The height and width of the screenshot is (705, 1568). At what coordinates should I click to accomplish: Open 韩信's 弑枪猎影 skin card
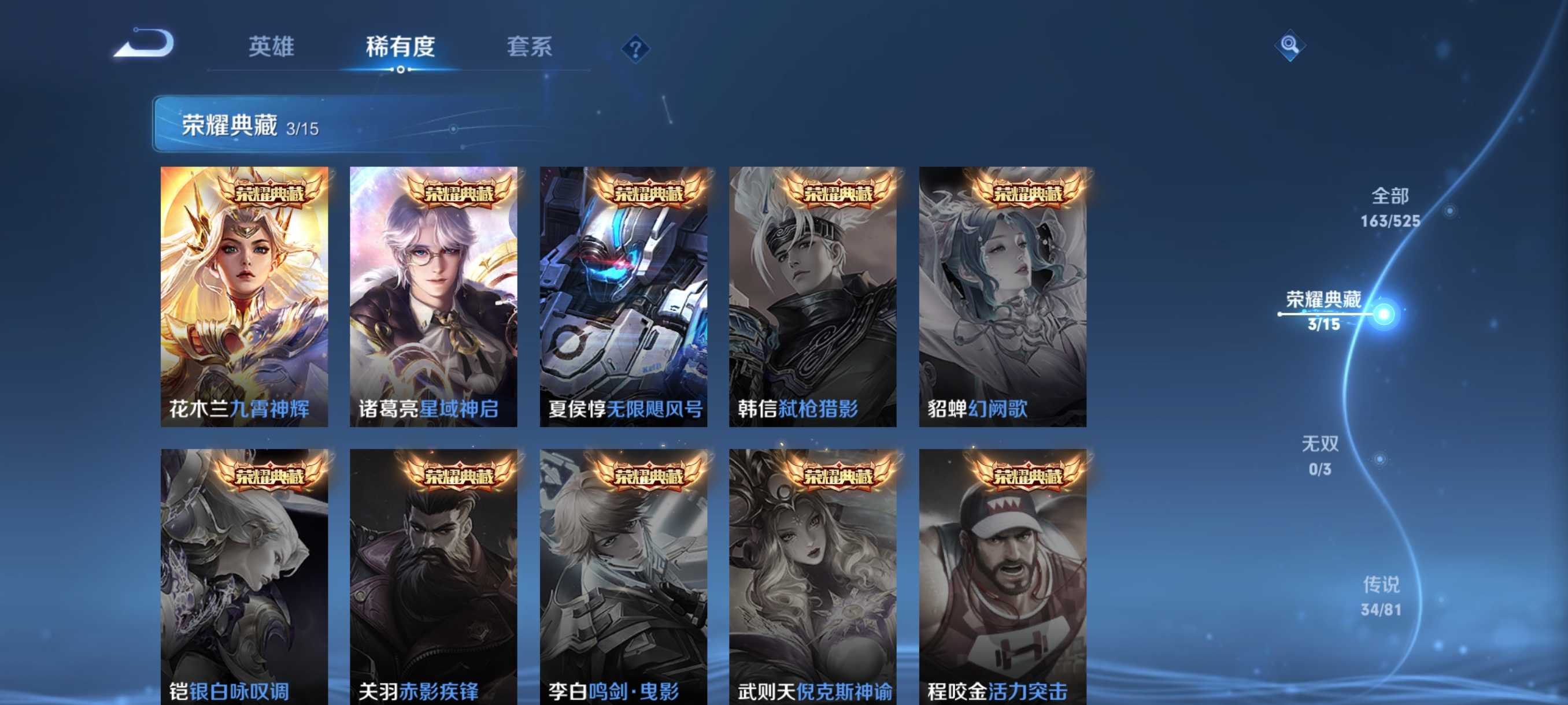[x=812, y=298]
